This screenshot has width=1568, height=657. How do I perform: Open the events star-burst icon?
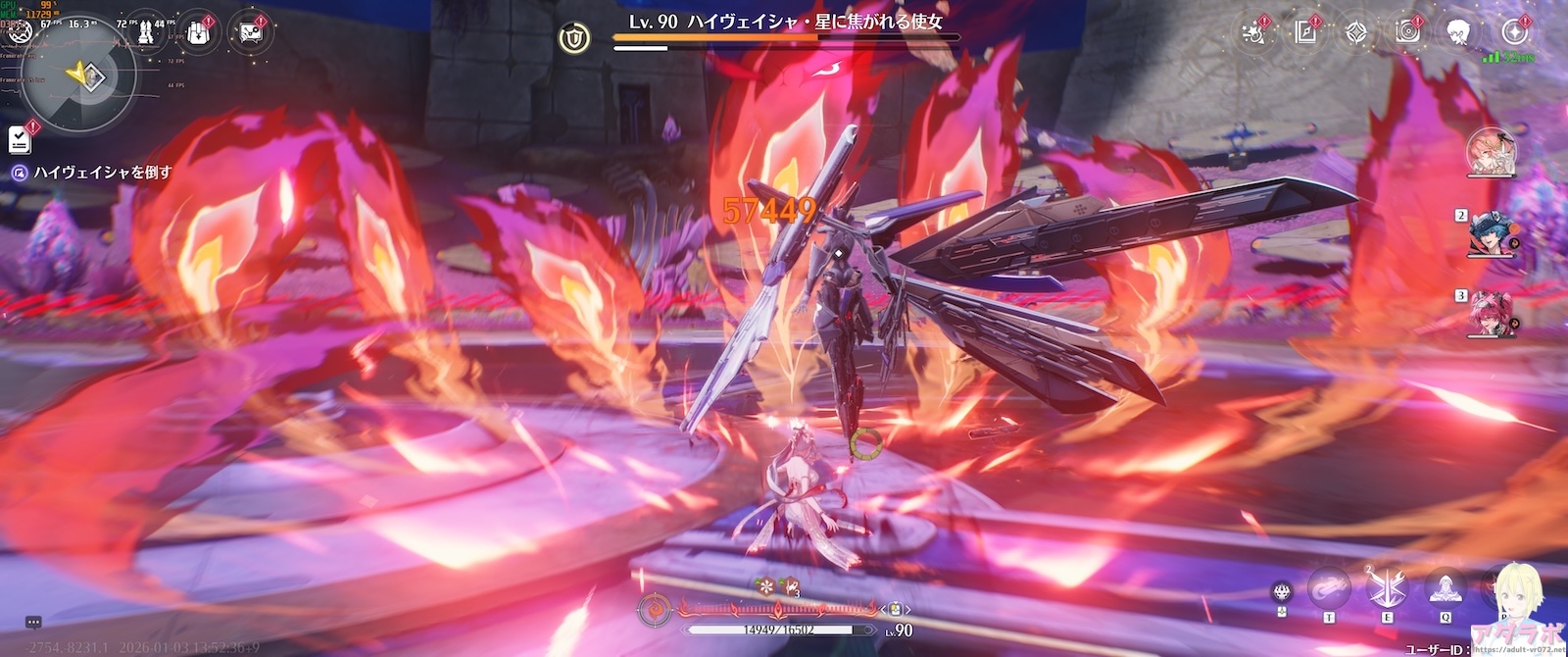point(1253,32)
